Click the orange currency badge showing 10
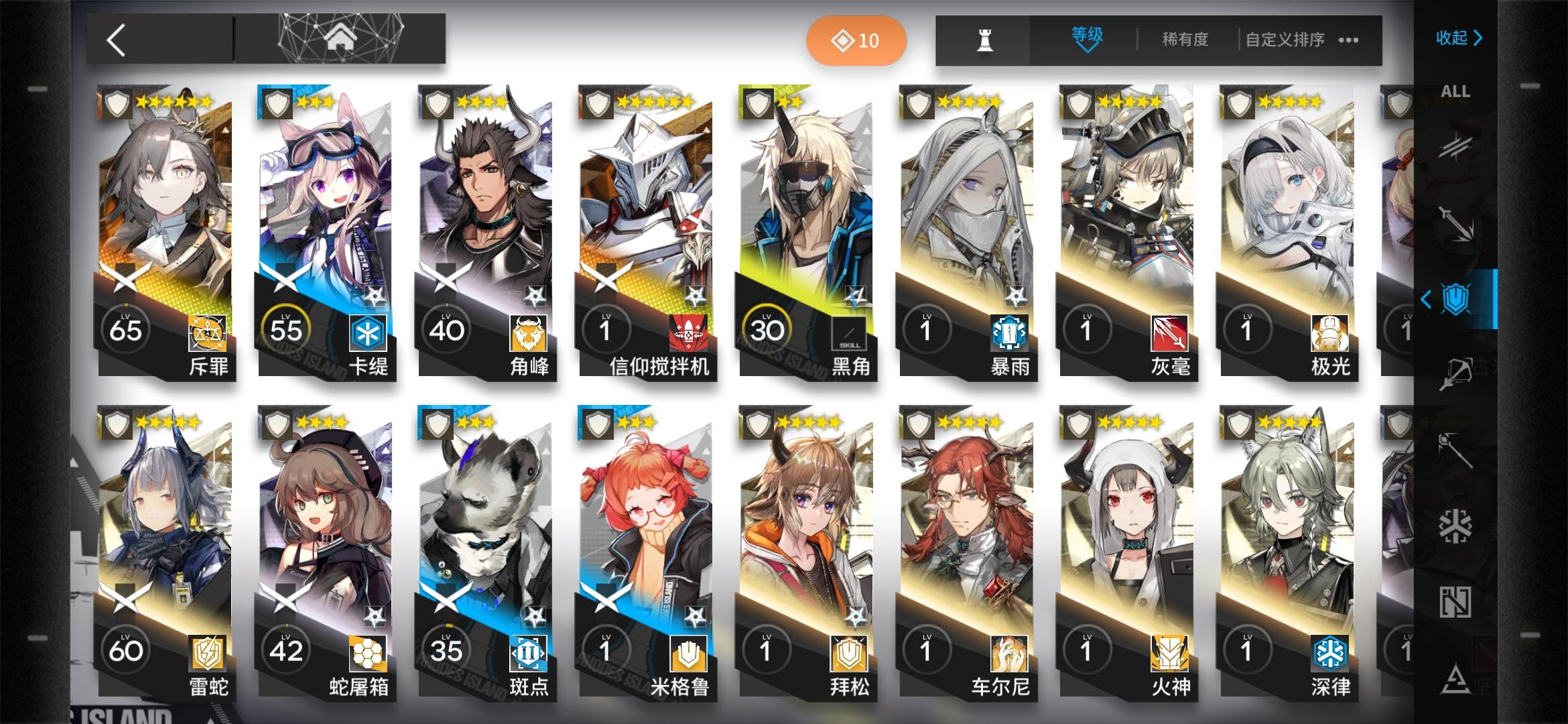Screen dimensions: 1568x724 coord(856,40)
